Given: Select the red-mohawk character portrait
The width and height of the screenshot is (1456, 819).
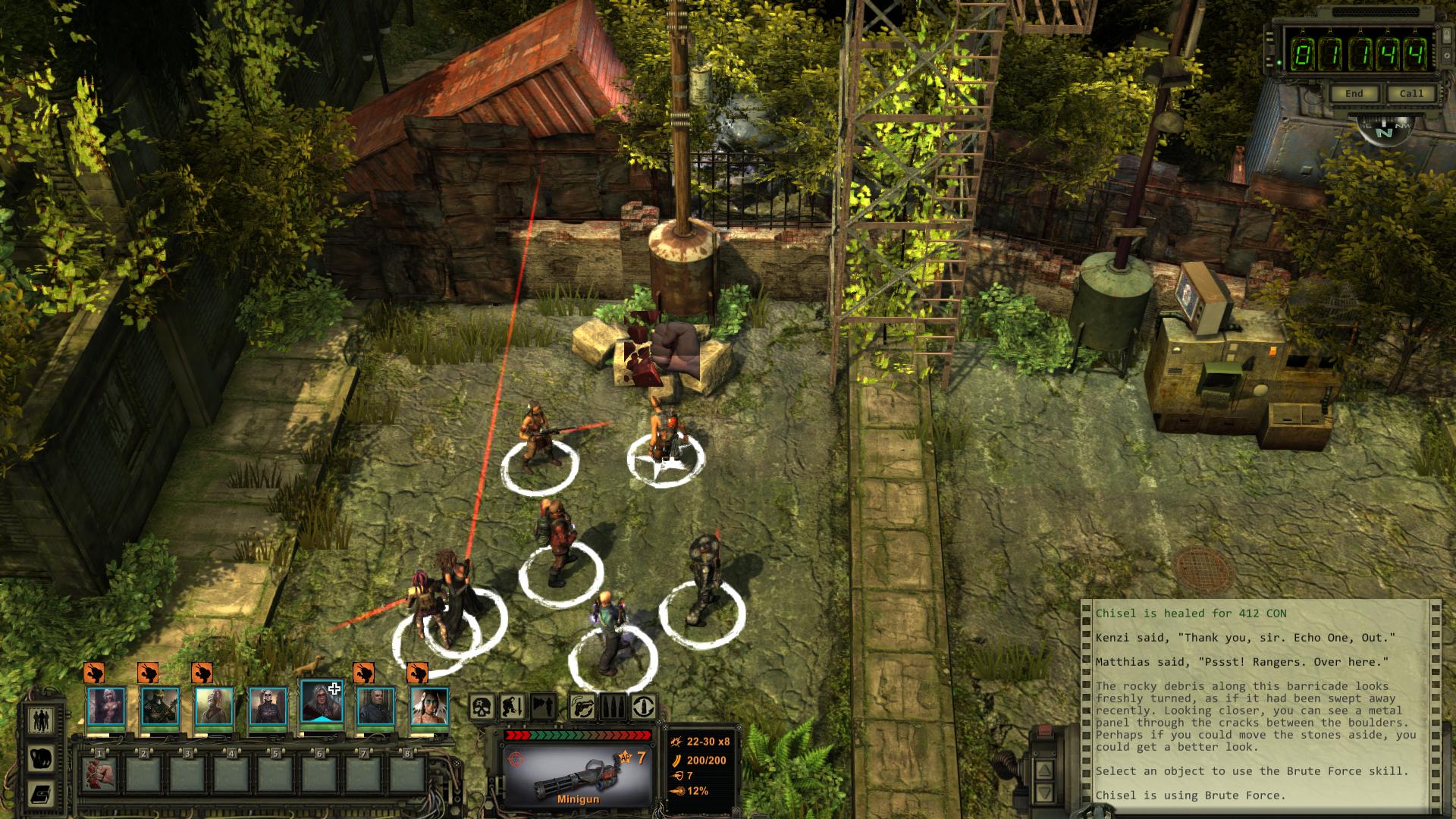Looking at the screenshot, I should tap(214, 705).
